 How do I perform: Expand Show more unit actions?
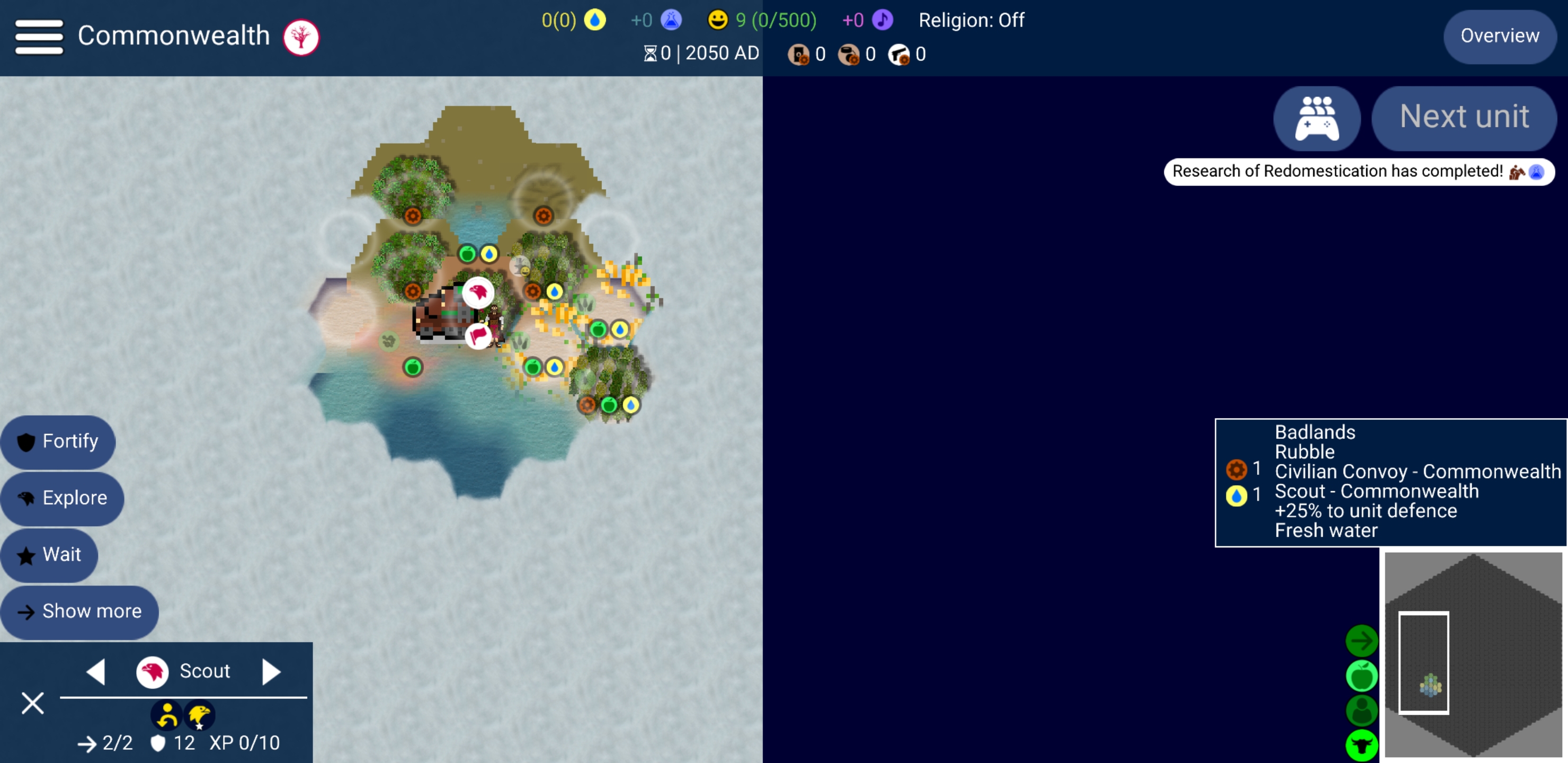[80, 611]
